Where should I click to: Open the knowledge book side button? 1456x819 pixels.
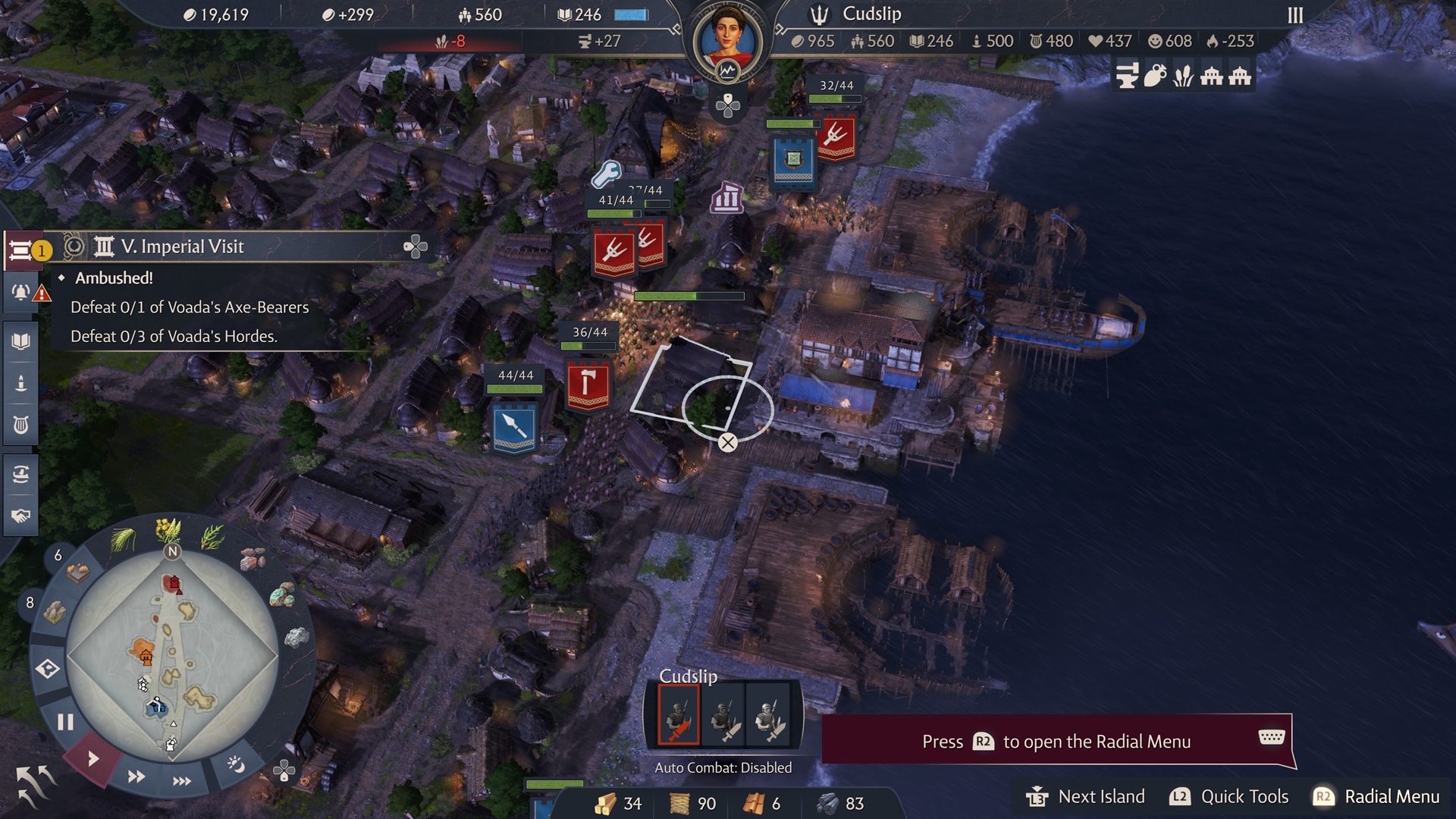21,341
